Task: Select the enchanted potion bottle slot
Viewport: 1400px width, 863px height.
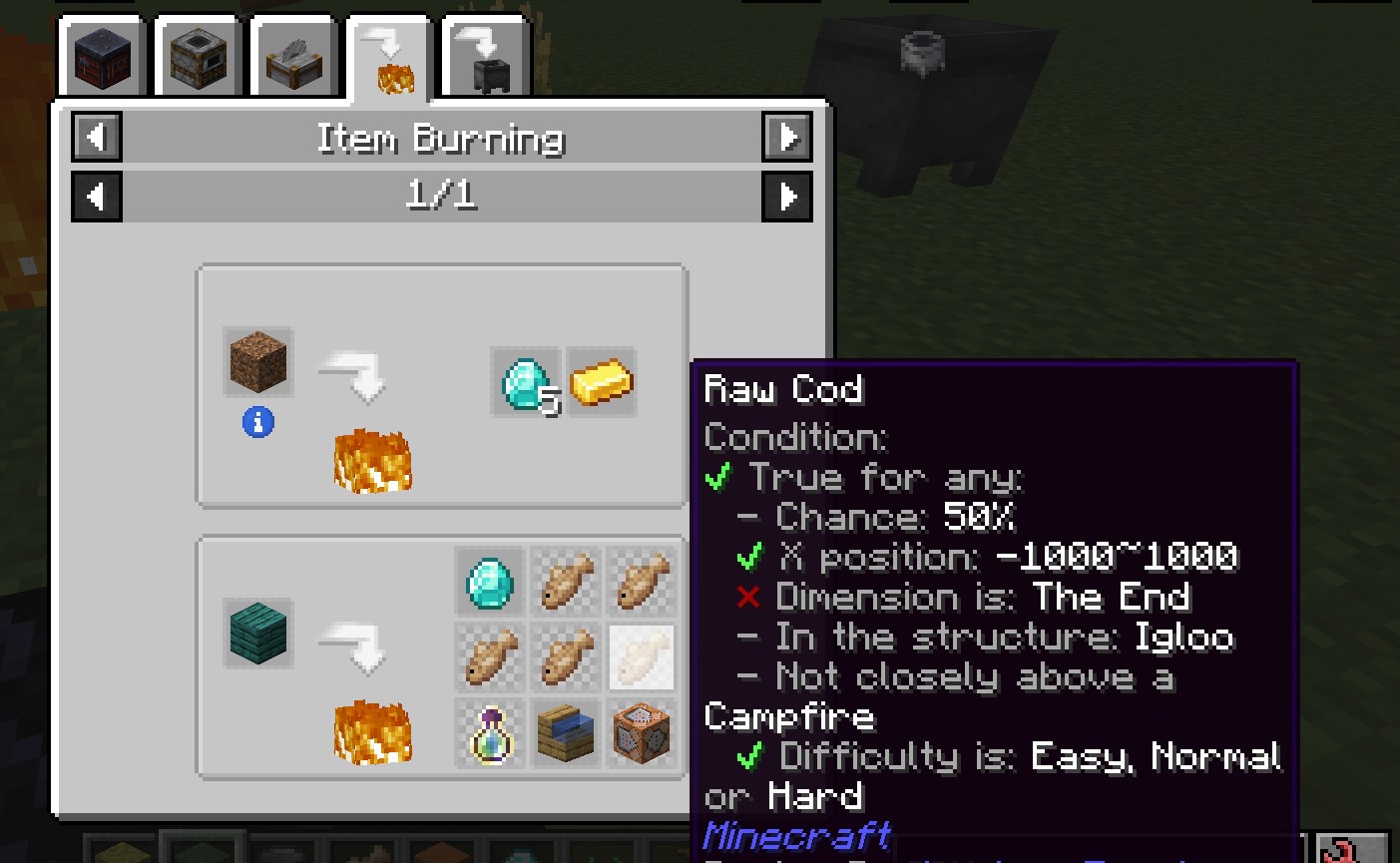Action: [489, 733]
